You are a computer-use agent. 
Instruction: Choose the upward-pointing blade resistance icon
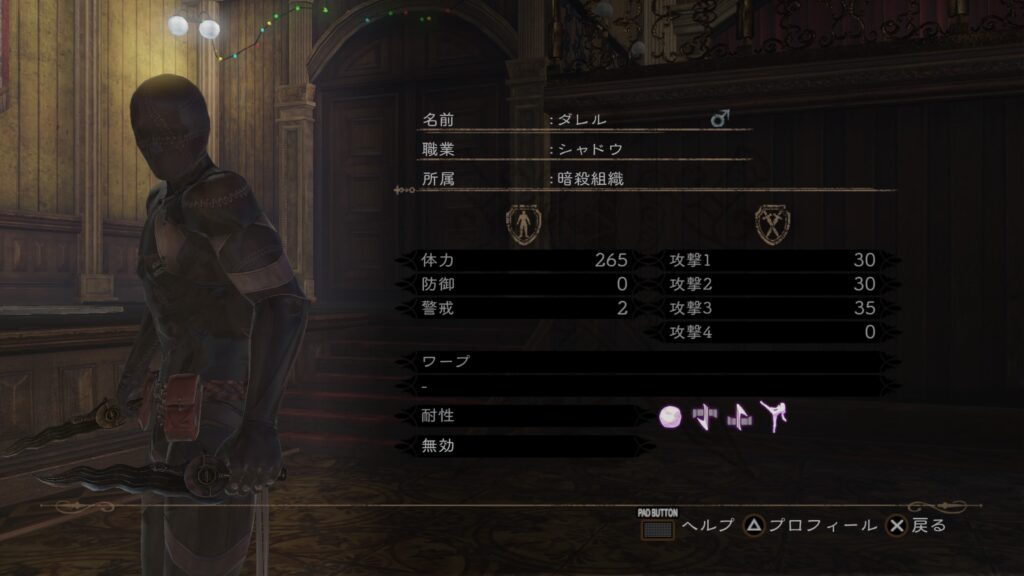pyautogui.click(x=739, y=417)
